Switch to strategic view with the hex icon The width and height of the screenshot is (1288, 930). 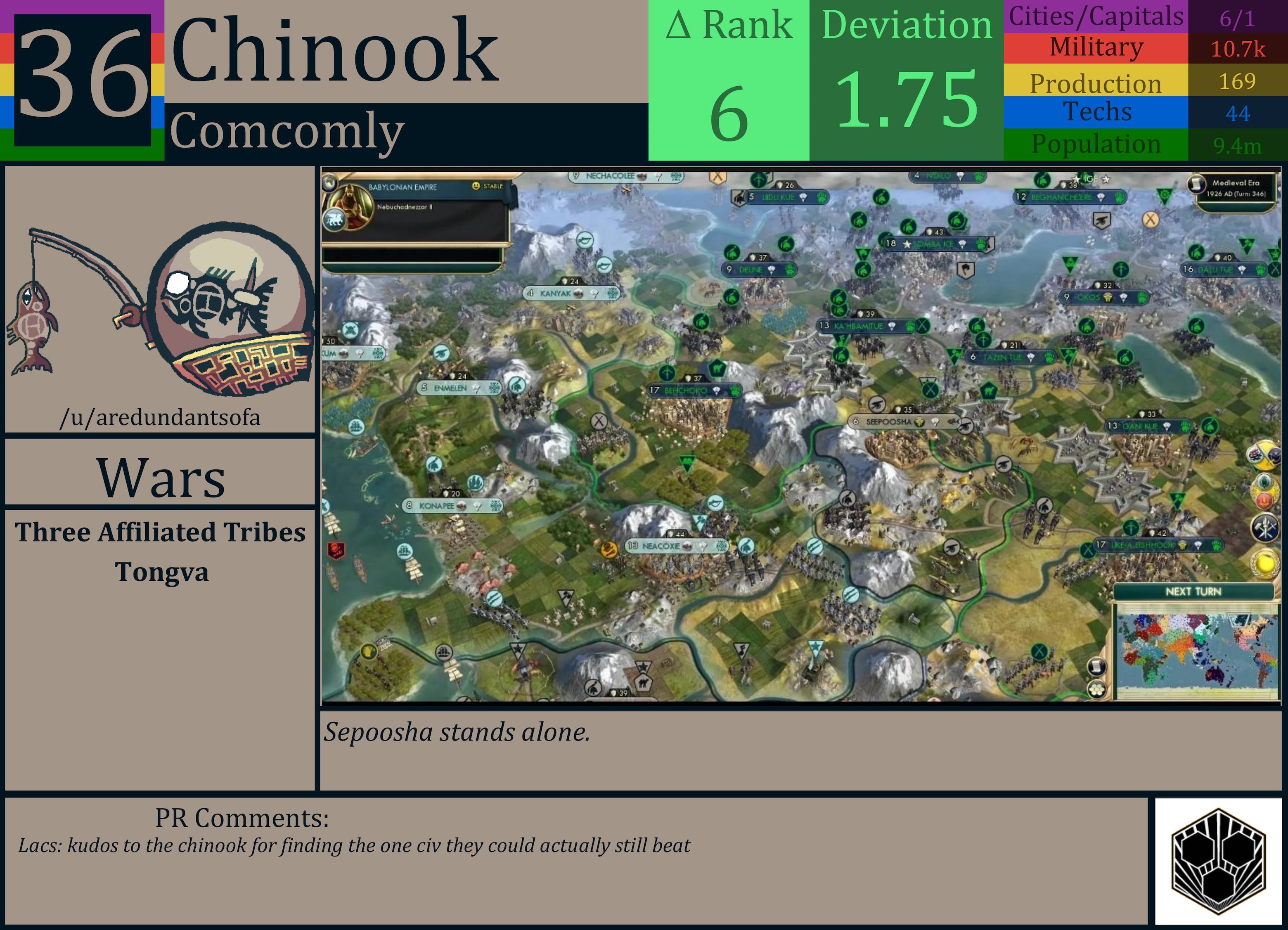[1096, 689]
